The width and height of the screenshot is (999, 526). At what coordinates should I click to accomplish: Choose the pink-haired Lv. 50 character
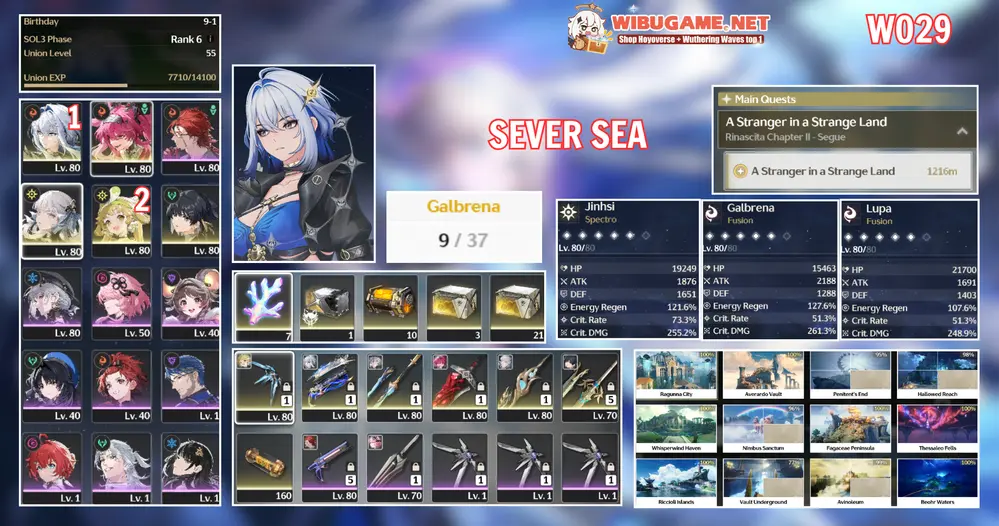[121, 300]
